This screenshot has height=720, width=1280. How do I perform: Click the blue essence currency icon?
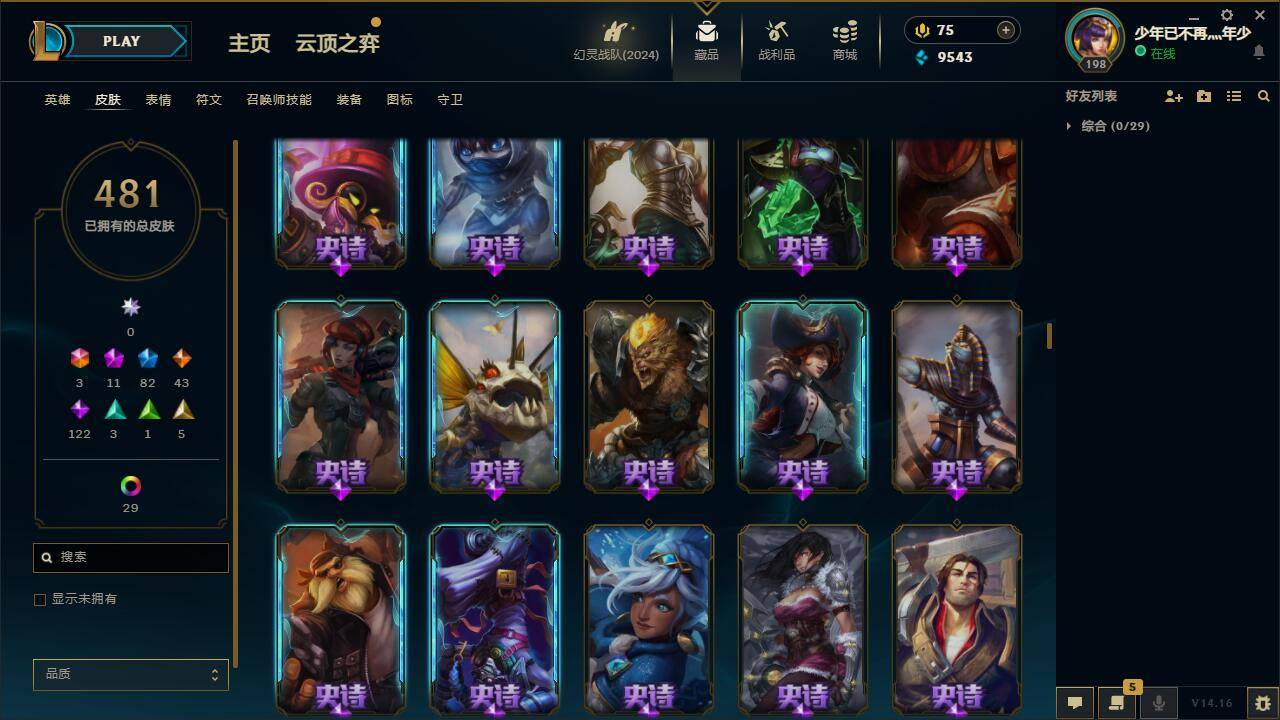coord(920,57)
